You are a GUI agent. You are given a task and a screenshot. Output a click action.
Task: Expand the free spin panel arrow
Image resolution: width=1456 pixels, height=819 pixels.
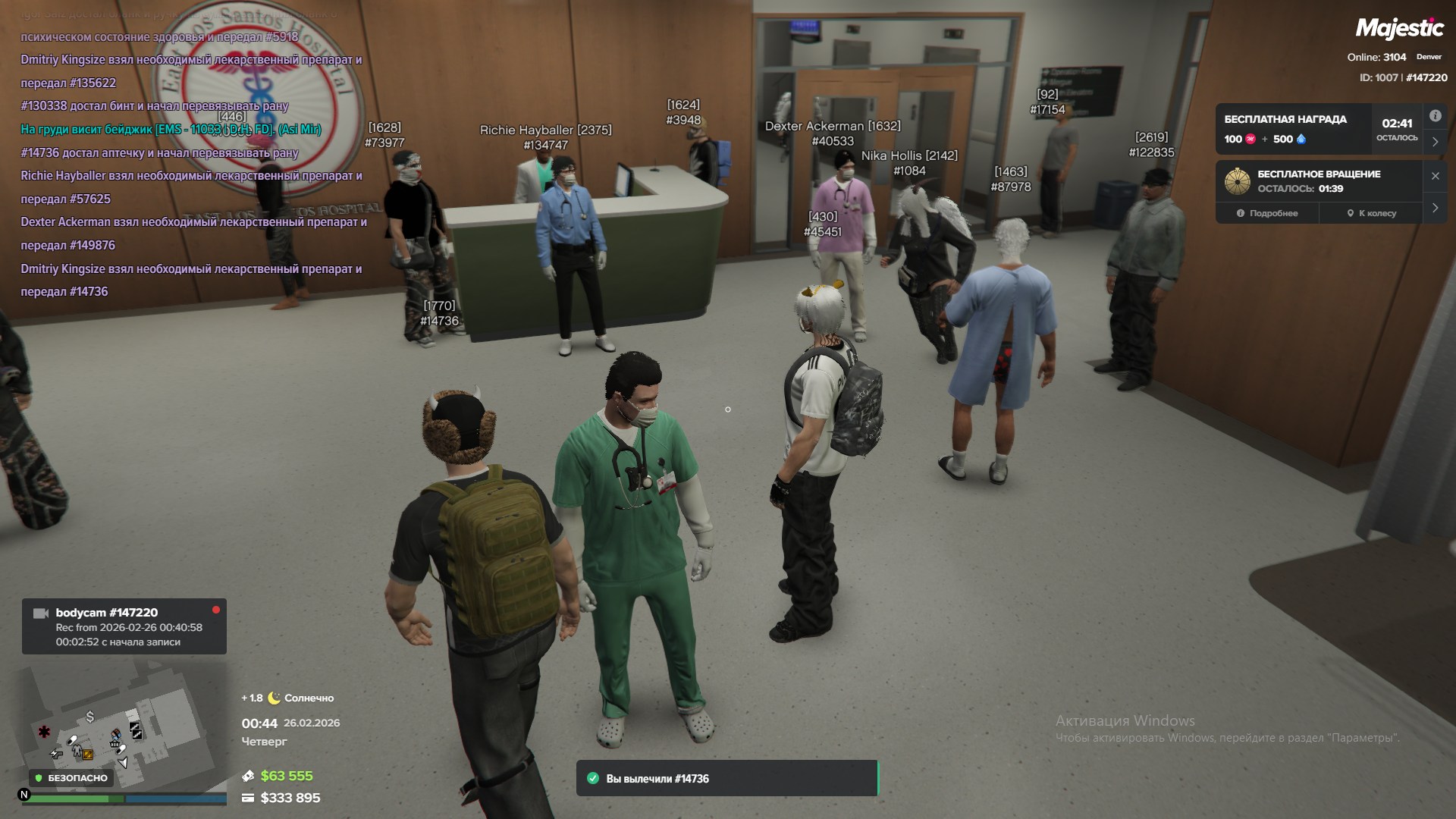coord(1435,207)
